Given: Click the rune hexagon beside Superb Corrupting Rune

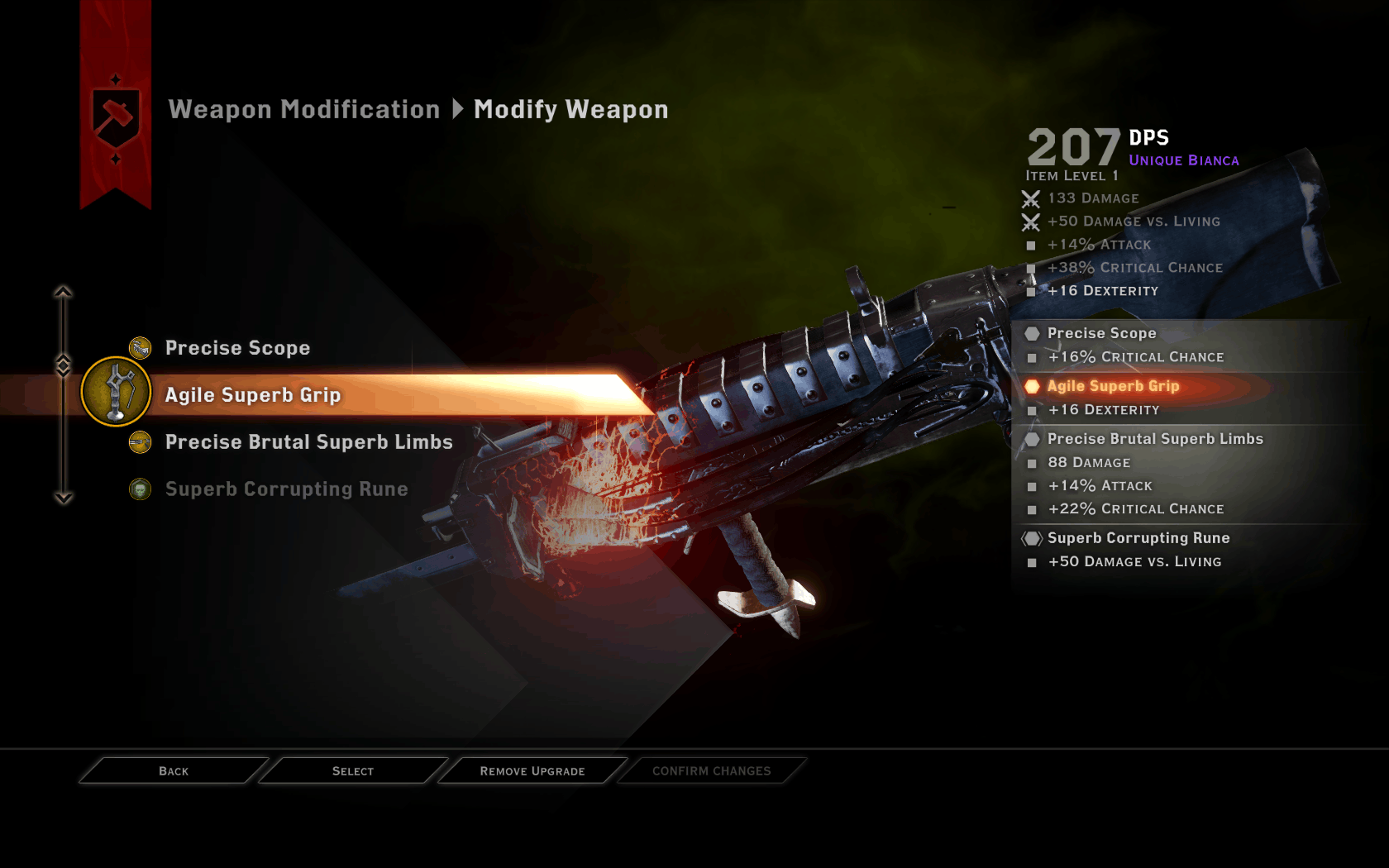Looking at the screenshot, I should click(1031, 537).
